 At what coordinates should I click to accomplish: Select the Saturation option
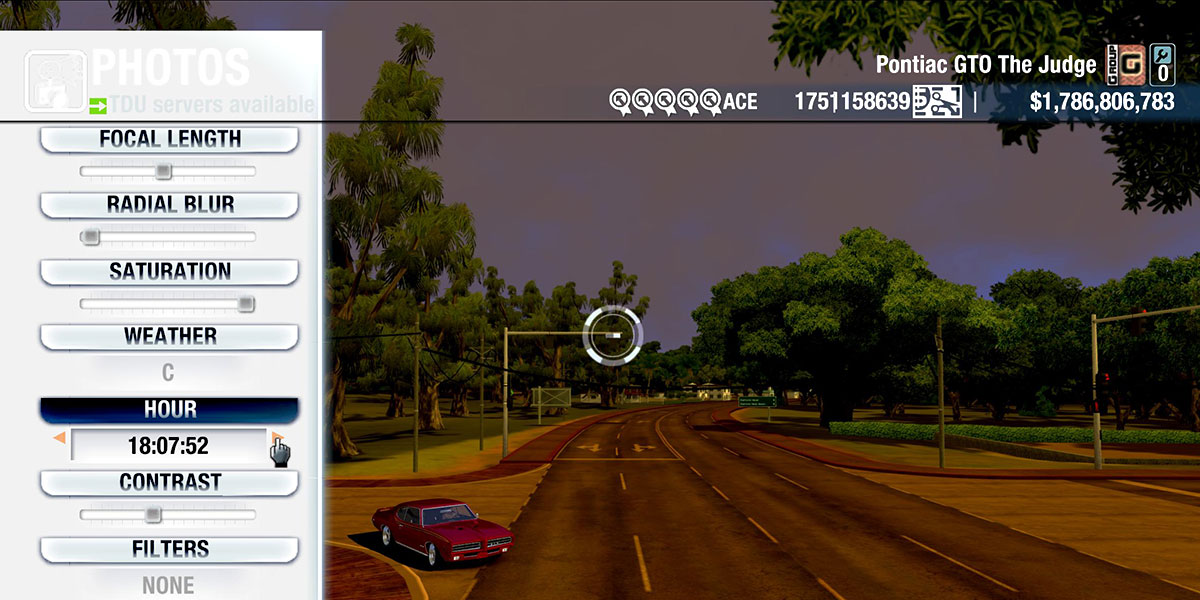click(x=169, y=271)
